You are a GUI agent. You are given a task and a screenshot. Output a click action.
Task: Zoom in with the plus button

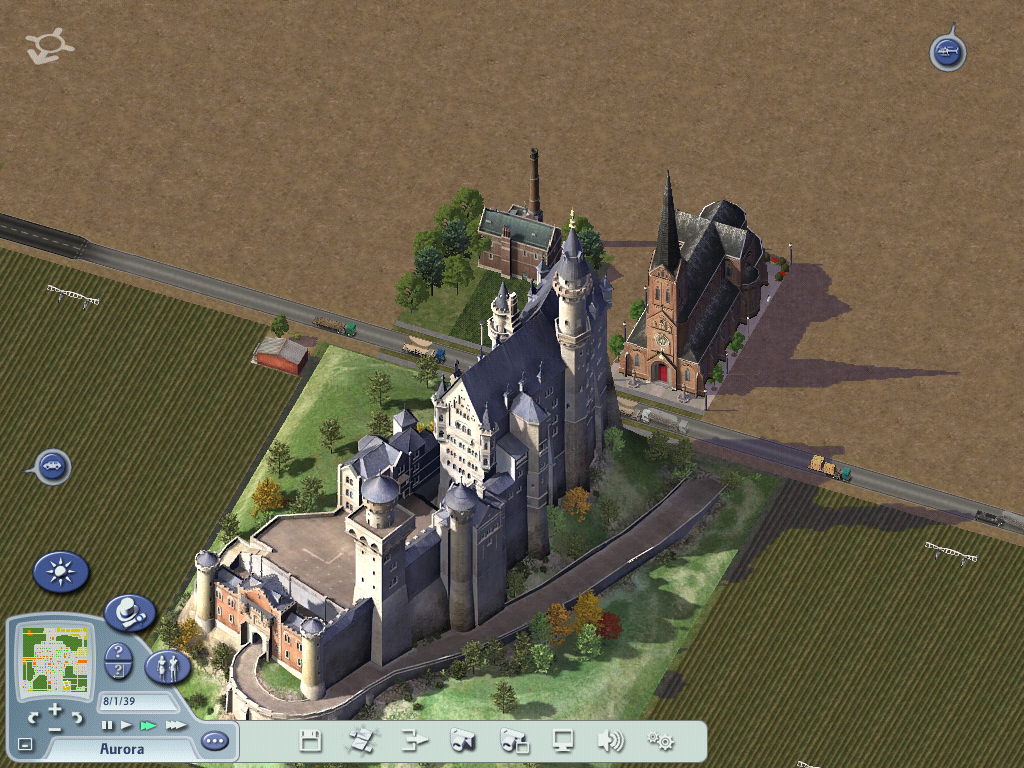(55, 709)
